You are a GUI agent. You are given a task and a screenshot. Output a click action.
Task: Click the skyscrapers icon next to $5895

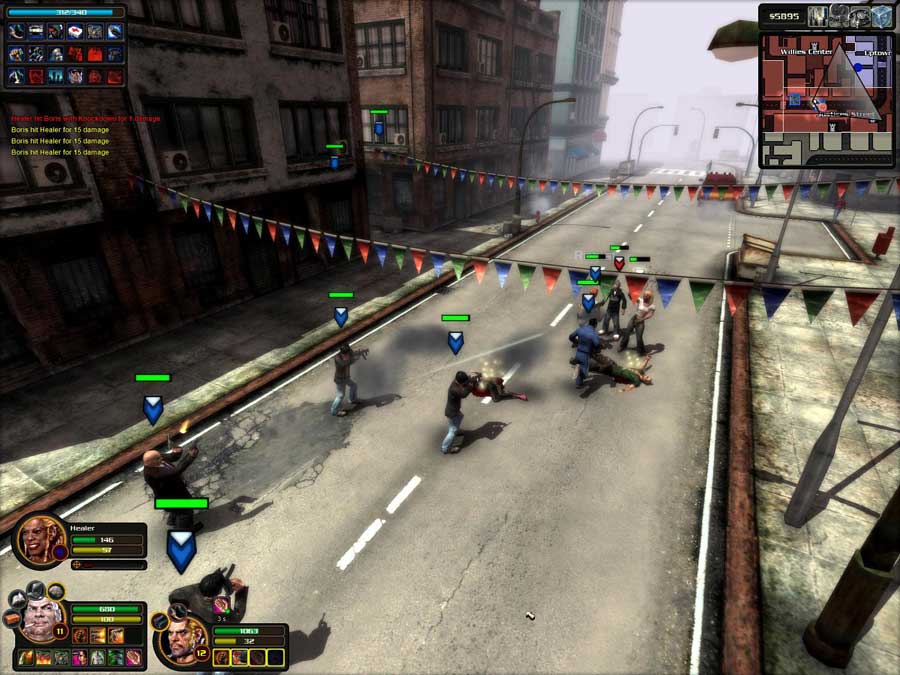pyautogui.click(x=819, y=16)
